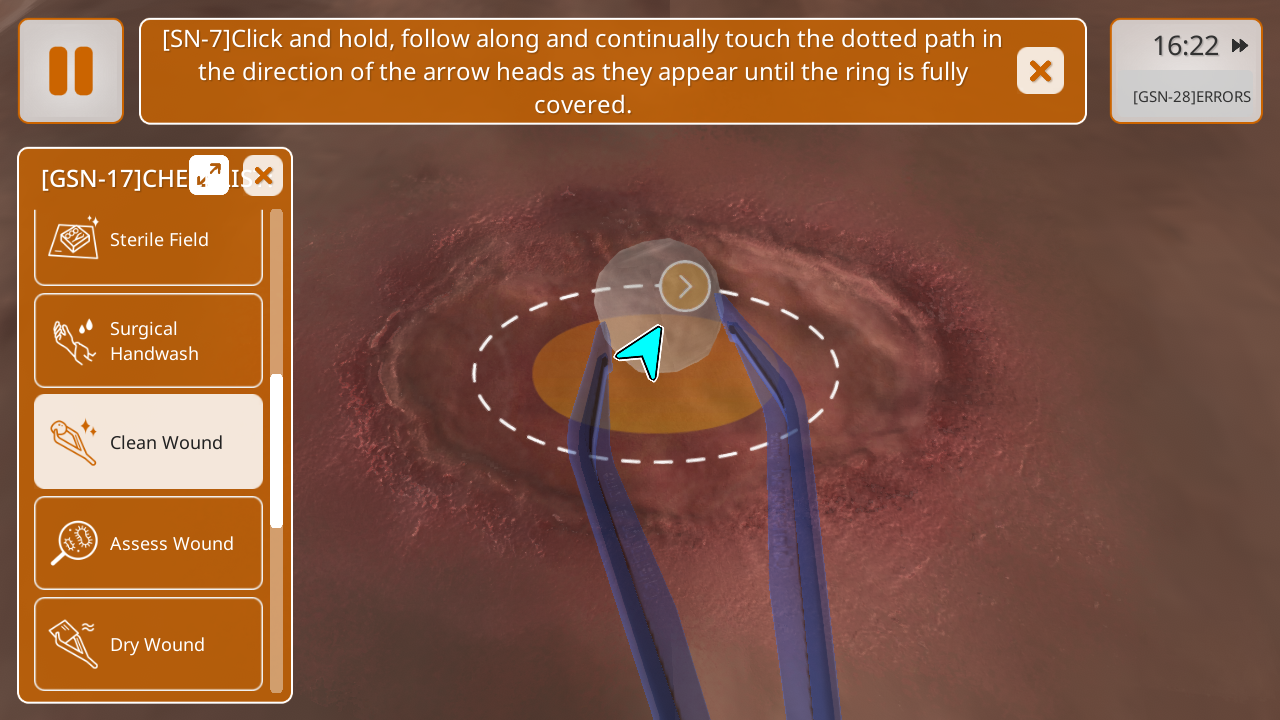The width and height of the screenshot is (1280, 720).
Task: Open the ERRORS panel
Action: pyautogui.click(x=1191, y=97)
